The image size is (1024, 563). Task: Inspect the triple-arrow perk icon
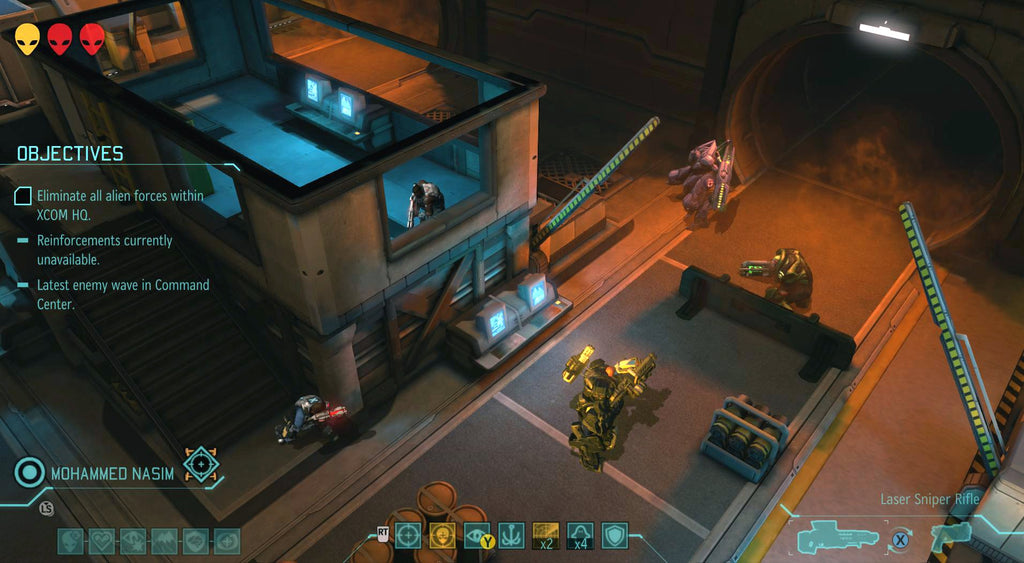click(x=164, y=542)
